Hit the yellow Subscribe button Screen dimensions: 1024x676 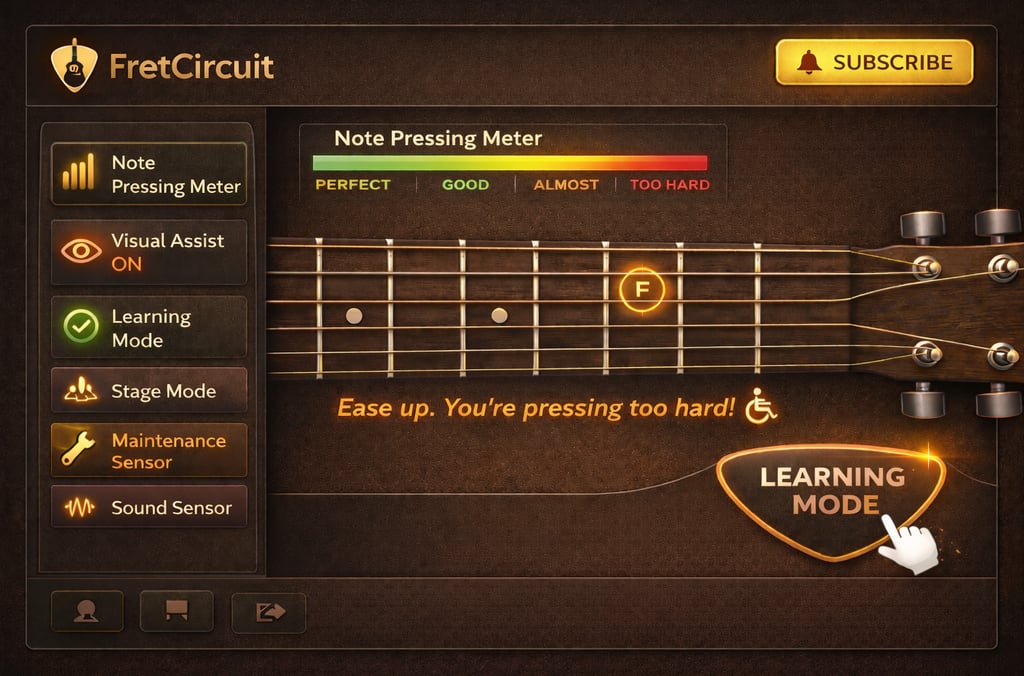874,62
